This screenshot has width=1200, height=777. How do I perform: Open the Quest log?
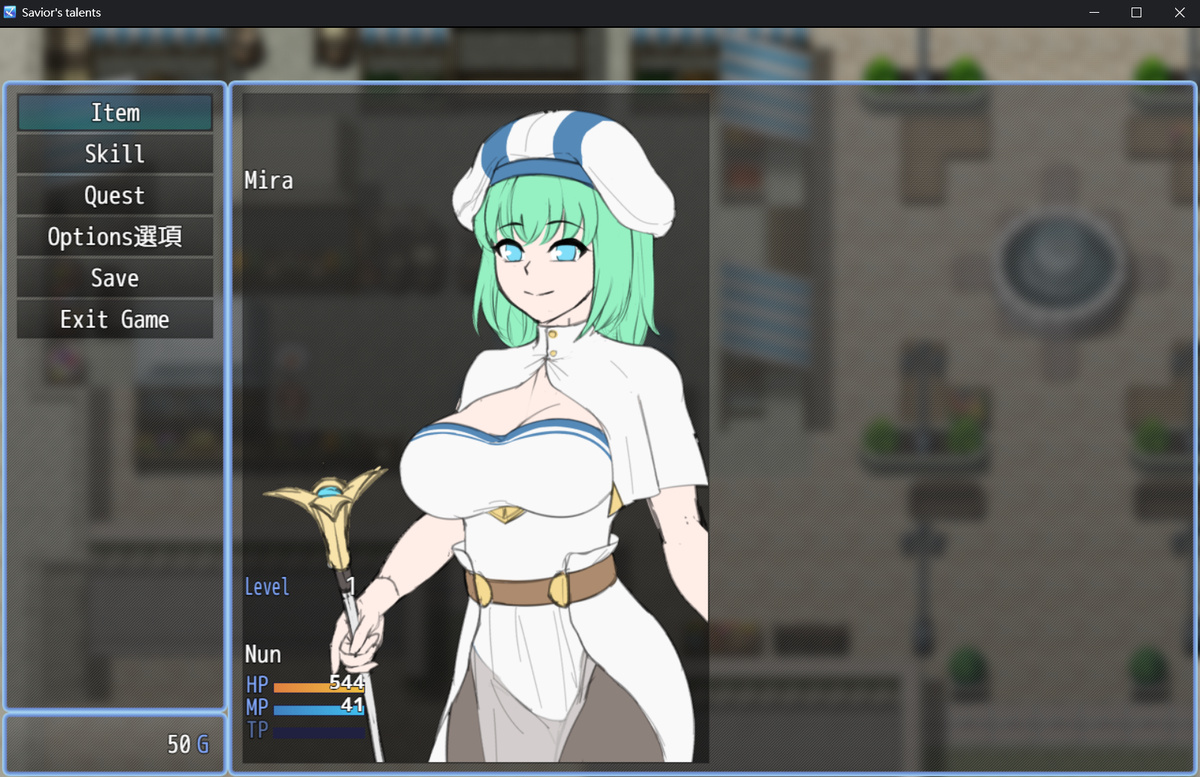tap(115, 196)
